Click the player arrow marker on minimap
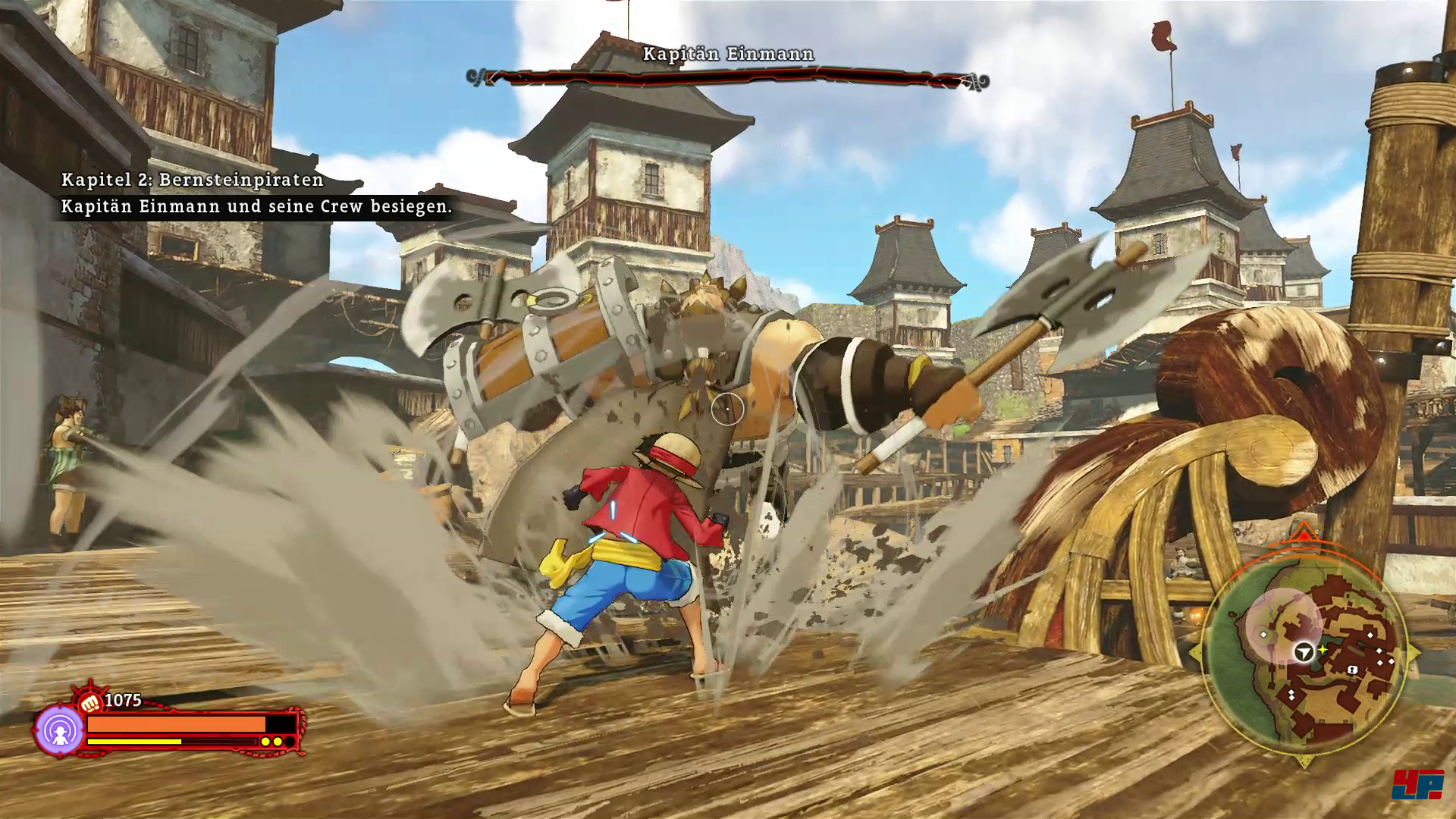This screenshot has width=1456, height=819. 1304,651
